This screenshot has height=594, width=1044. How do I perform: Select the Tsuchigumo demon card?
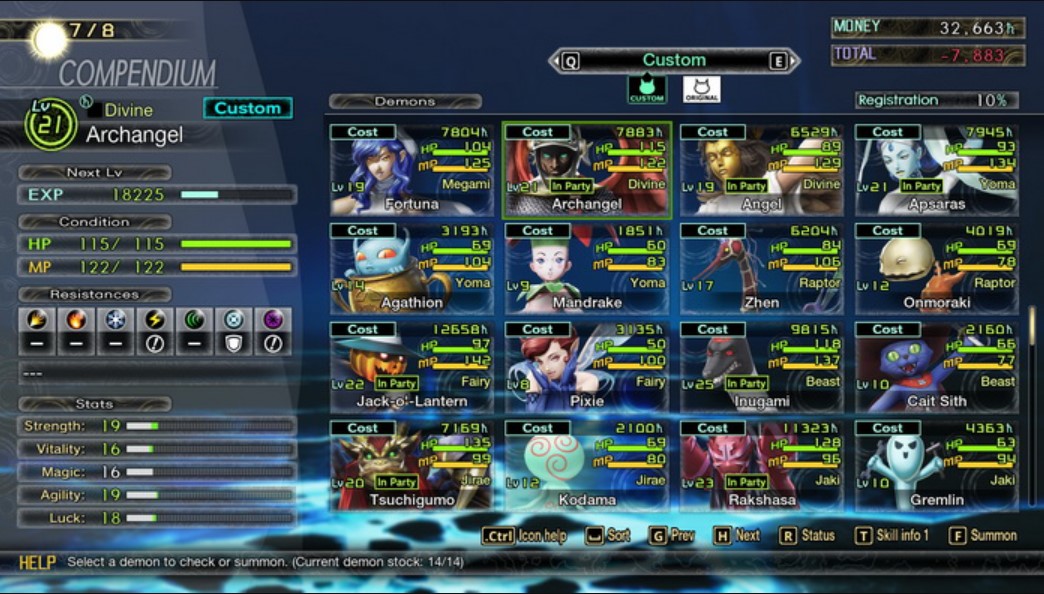(x=412, y=465)
